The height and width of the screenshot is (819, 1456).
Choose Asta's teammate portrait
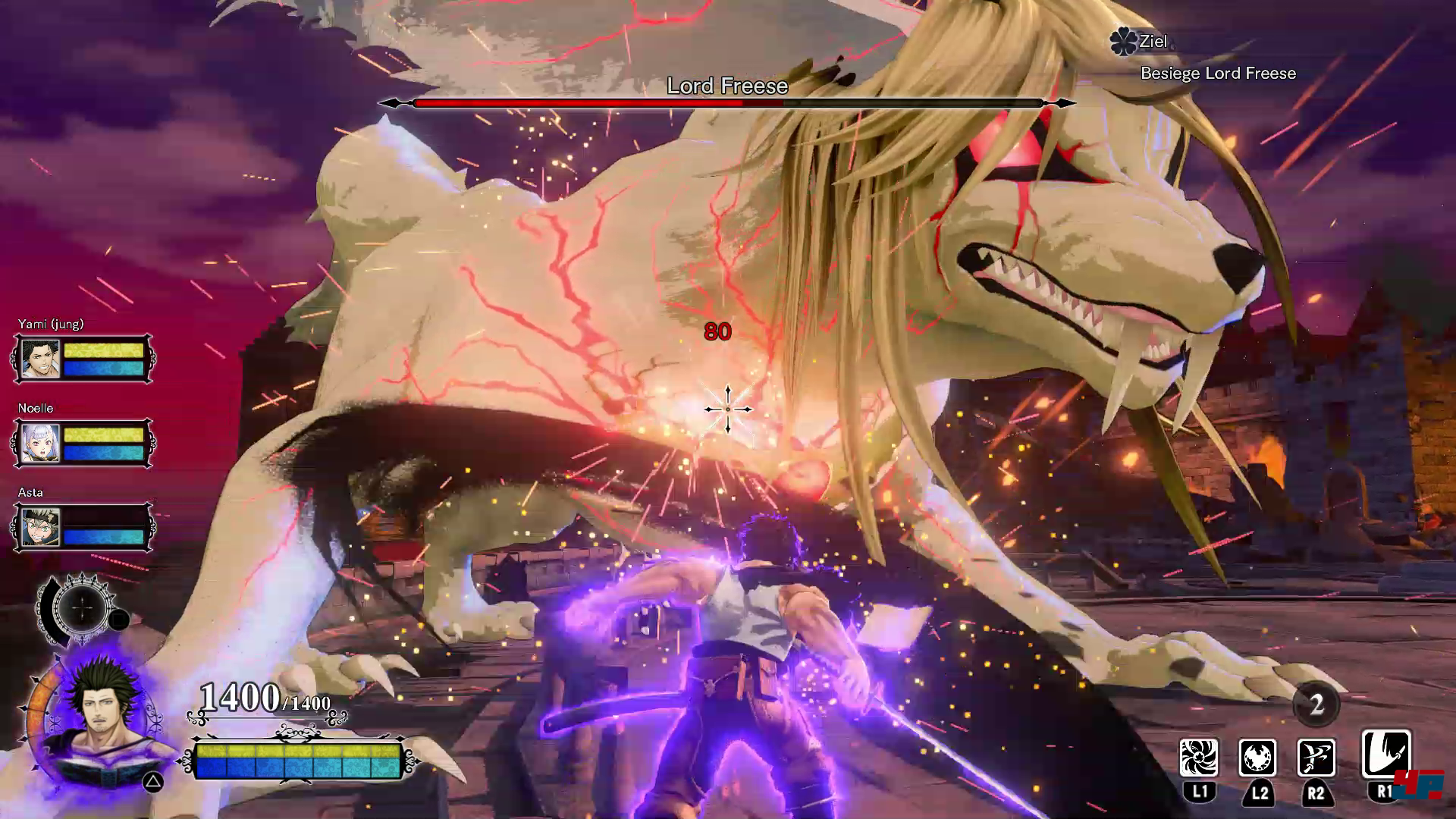(x=40, y=527)
